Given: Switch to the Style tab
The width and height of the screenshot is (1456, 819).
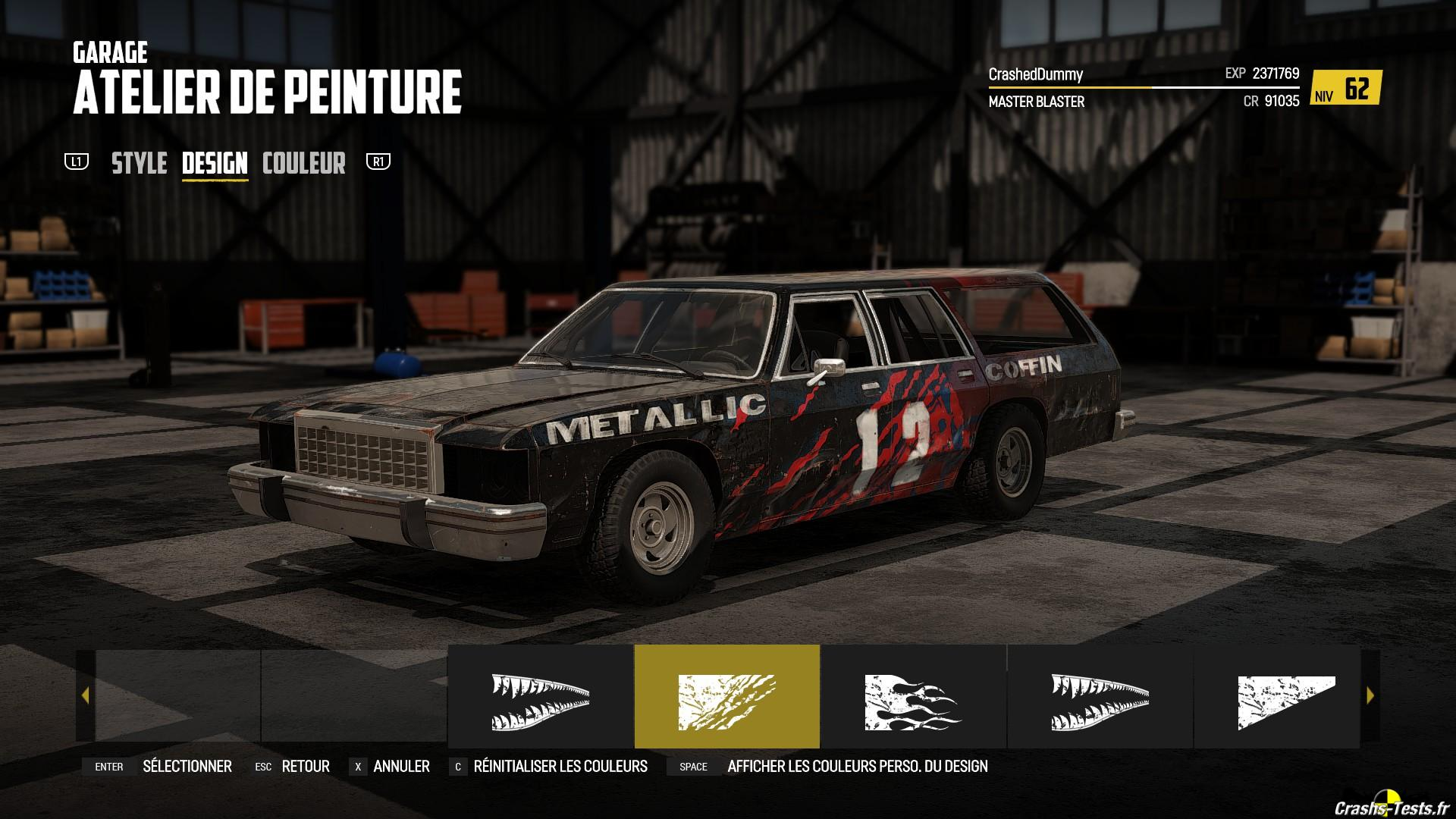Looking at the screenshot, I should click(x=140, y=163).
